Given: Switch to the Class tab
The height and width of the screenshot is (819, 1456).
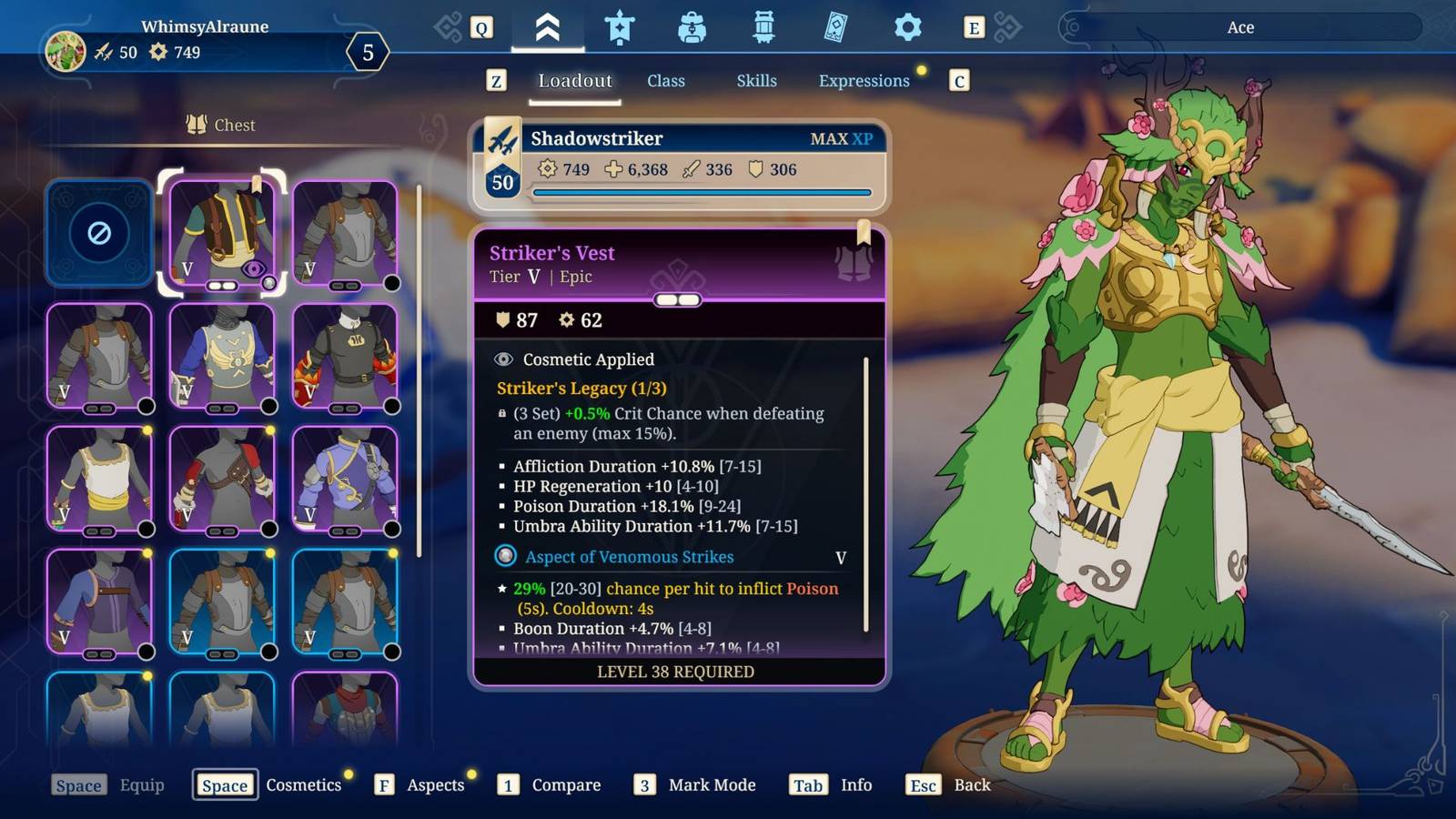Looking at the screenshot, I should pos(665,81).
